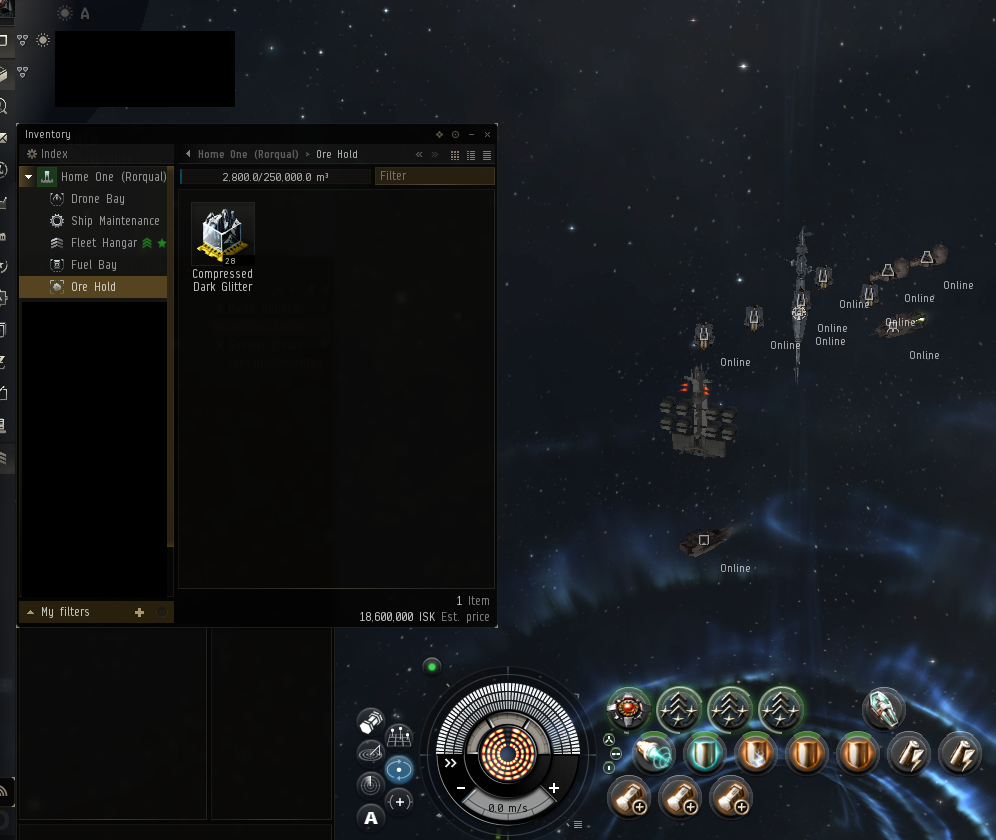
Task: Open the inventory Index settings gear
Action: tap(32, 154)
